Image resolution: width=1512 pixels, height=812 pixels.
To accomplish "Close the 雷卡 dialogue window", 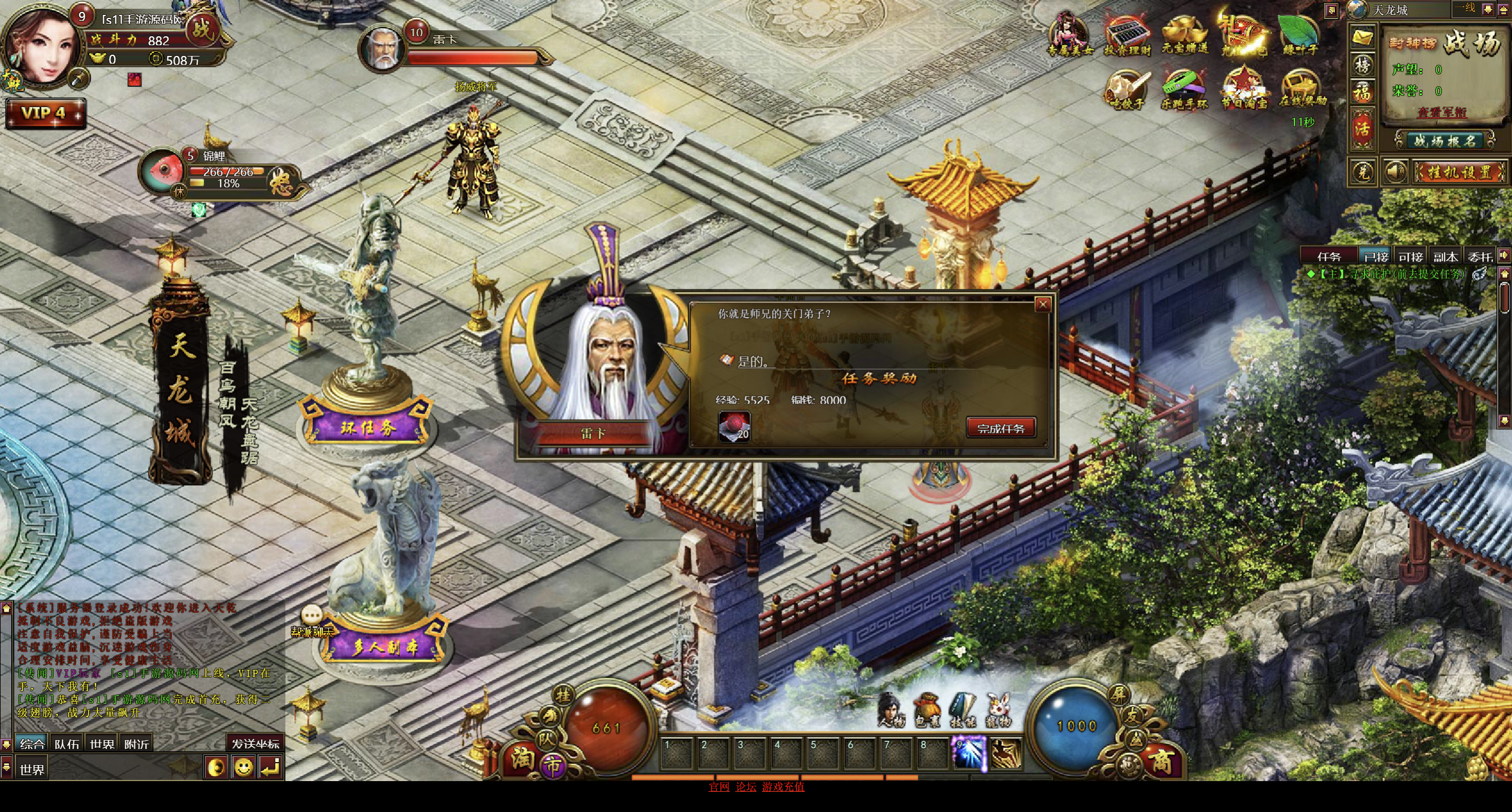I will pyautogui.click(x=1043, y=304).
